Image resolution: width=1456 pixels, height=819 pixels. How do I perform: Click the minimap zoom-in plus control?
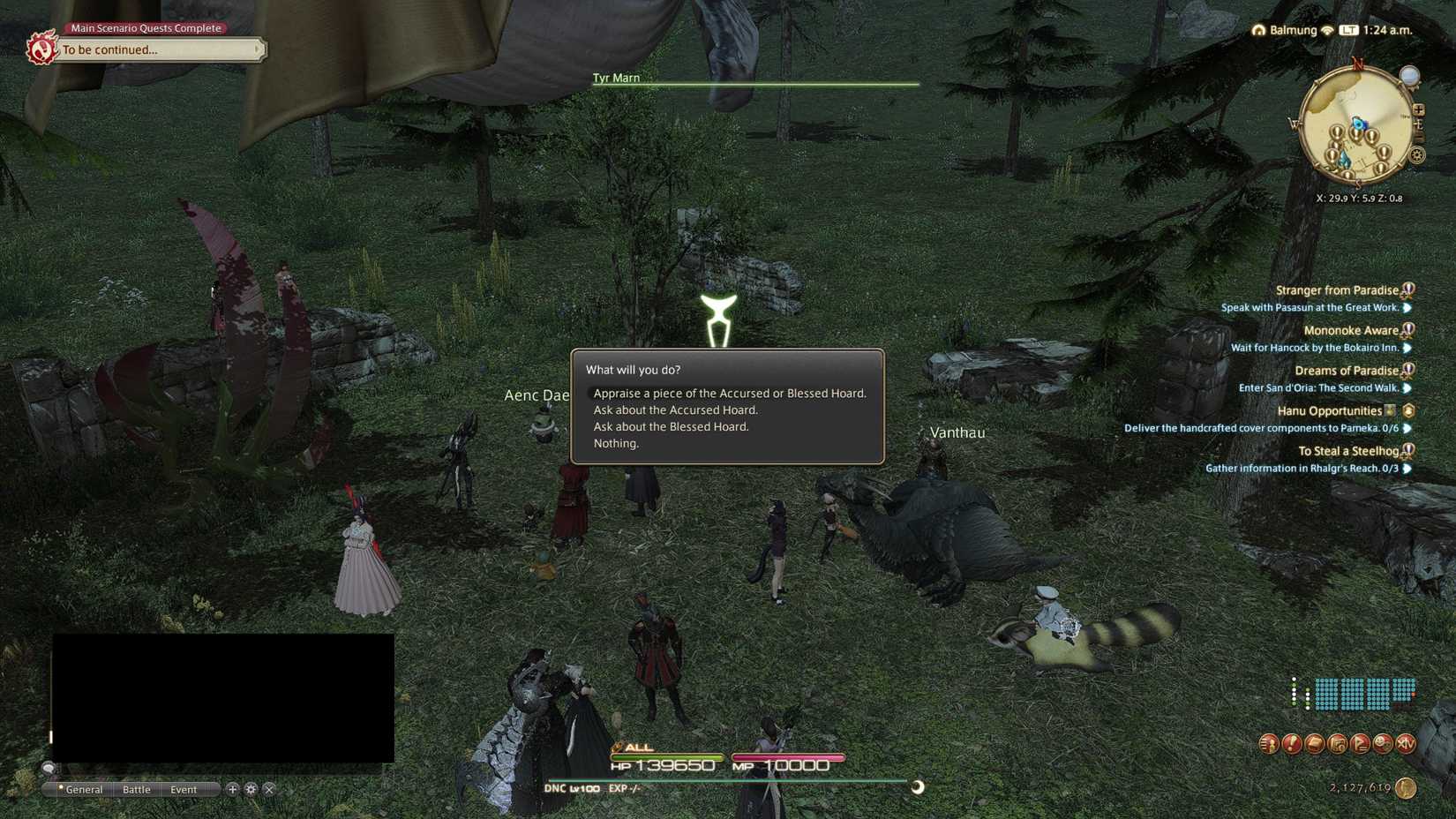pos(1419,110)
